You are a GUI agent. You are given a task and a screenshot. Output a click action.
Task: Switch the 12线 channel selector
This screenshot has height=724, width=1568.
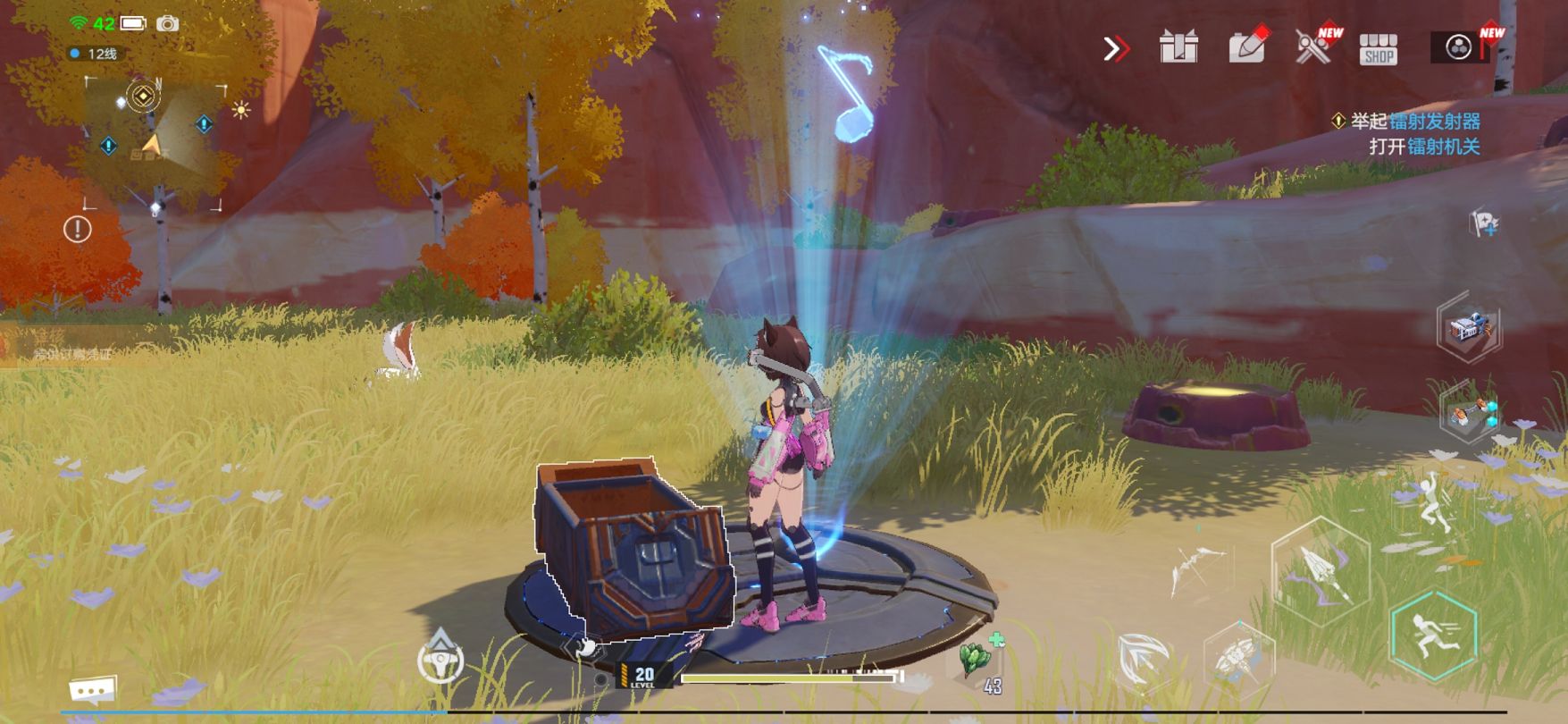pos(94,54)
